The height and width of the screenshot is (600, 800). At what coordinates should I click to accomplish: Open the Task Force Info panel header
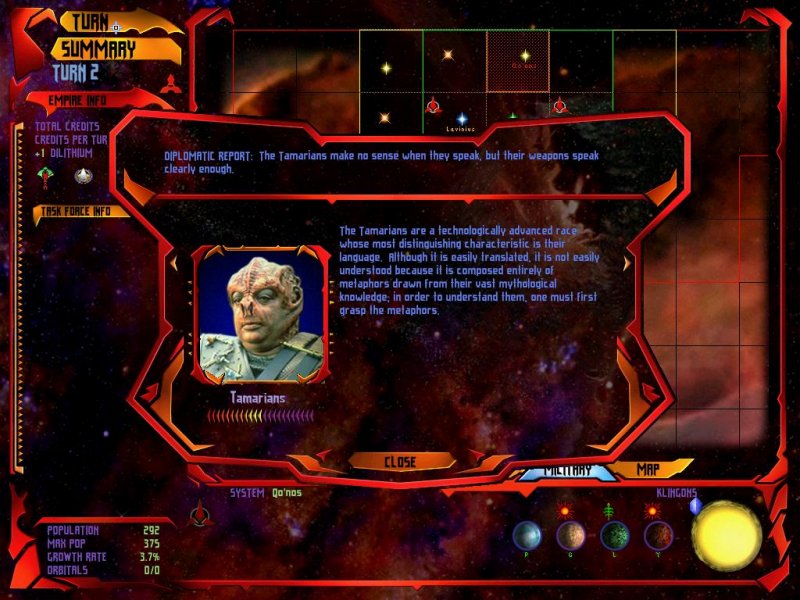(78, 211)
